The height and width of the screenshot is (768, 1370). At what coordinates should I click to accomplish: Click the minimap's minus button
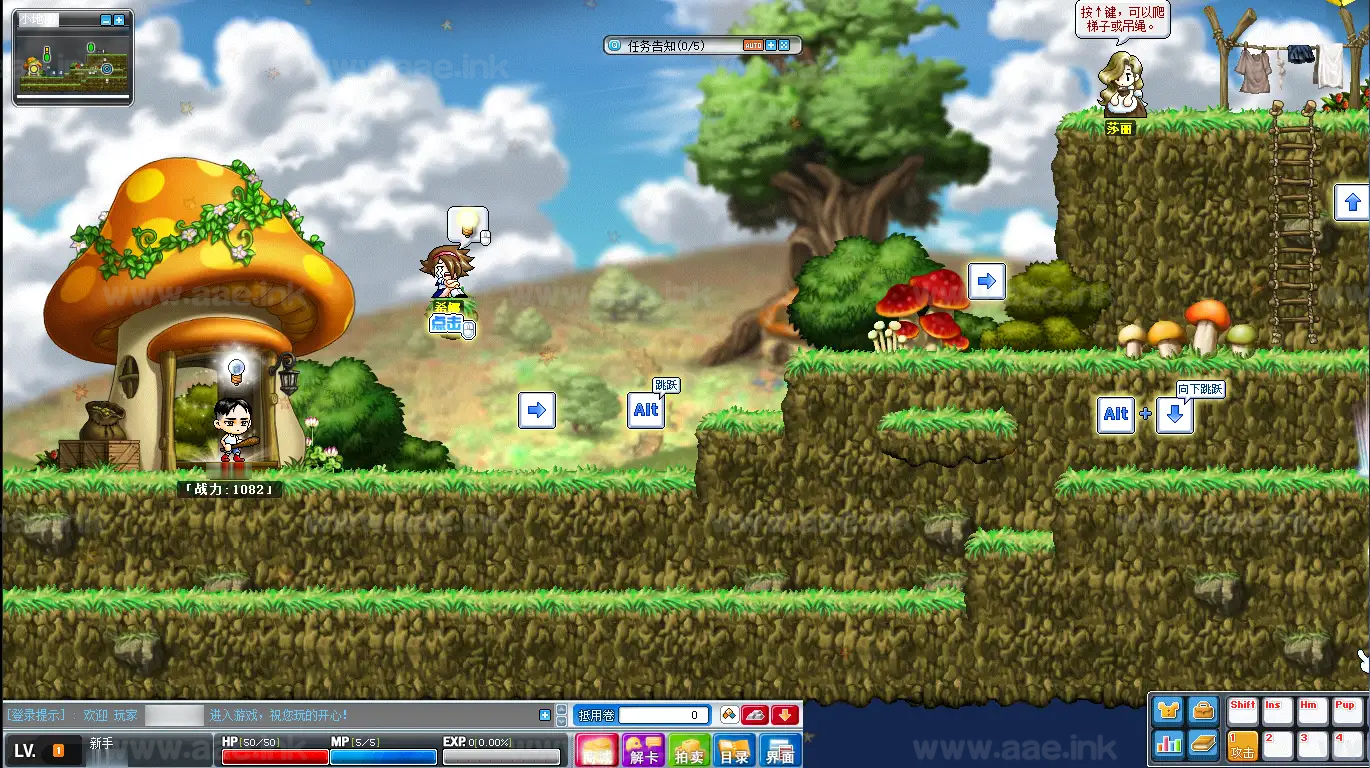(x=106, y=20)
